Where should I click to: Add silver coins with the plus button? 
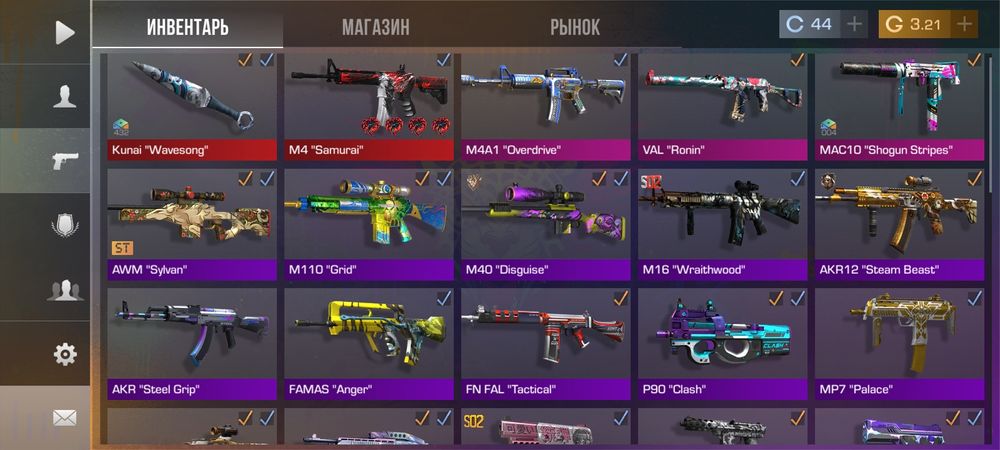click(855, 24)
